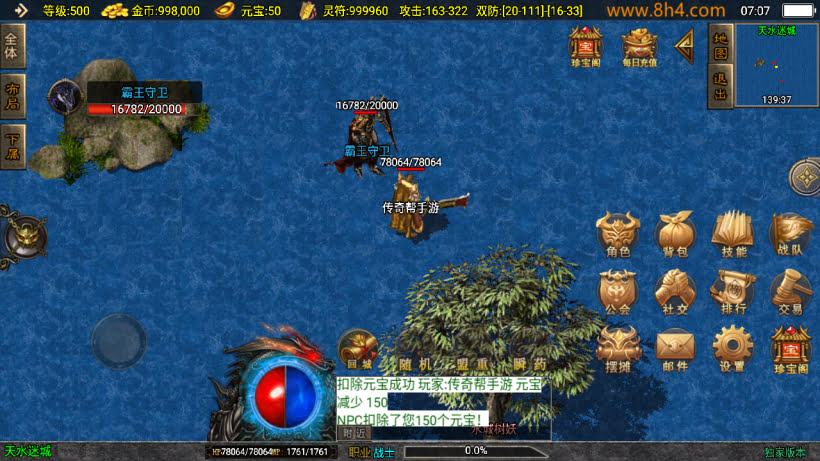This screenshot has height=461, width=820.
Task: Open 每日充值 daily recharge
Action: click(639, 46)
